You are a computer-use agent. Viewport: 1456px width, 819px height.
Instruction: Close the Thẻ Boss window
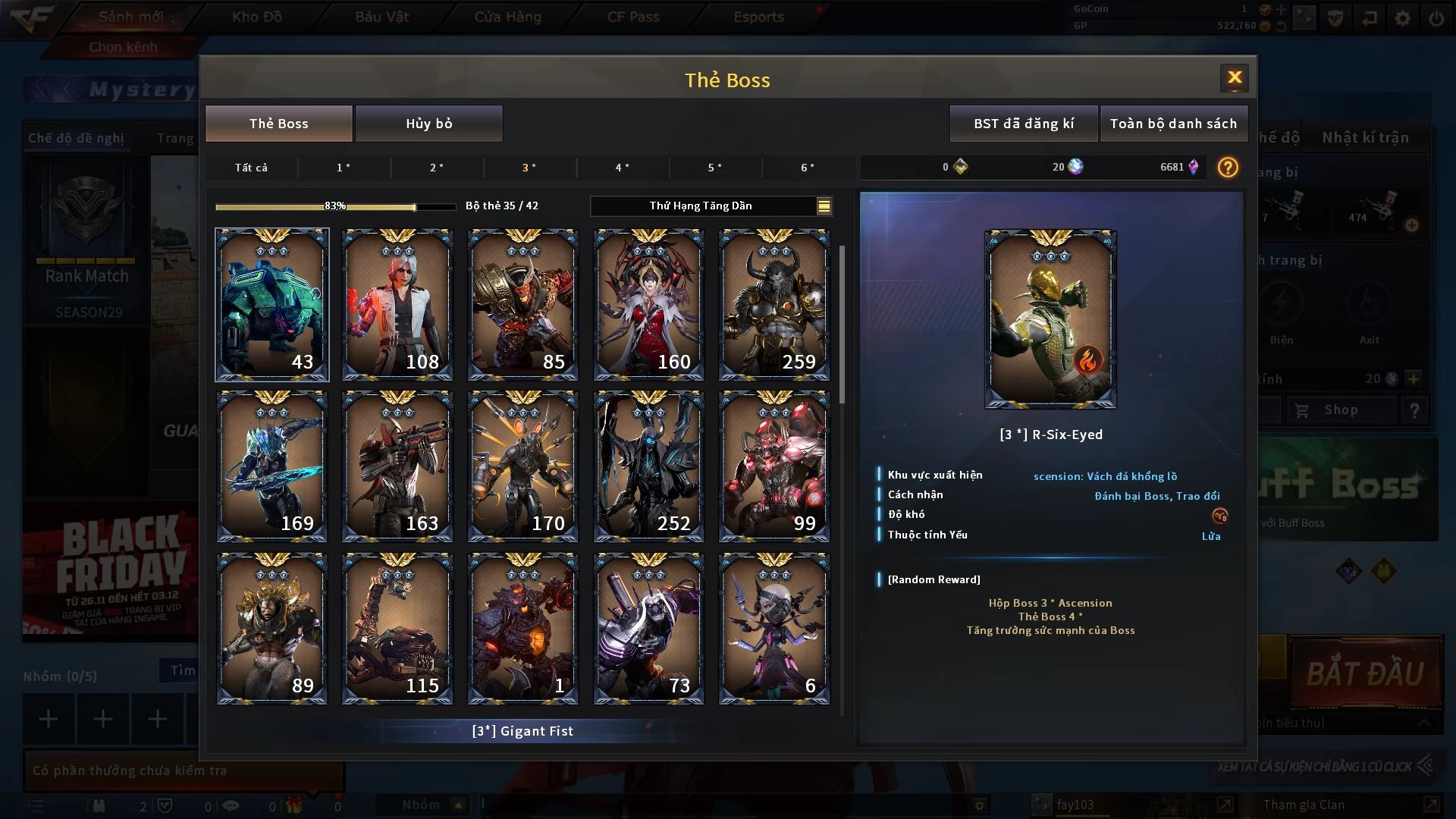pos(1234,77)
